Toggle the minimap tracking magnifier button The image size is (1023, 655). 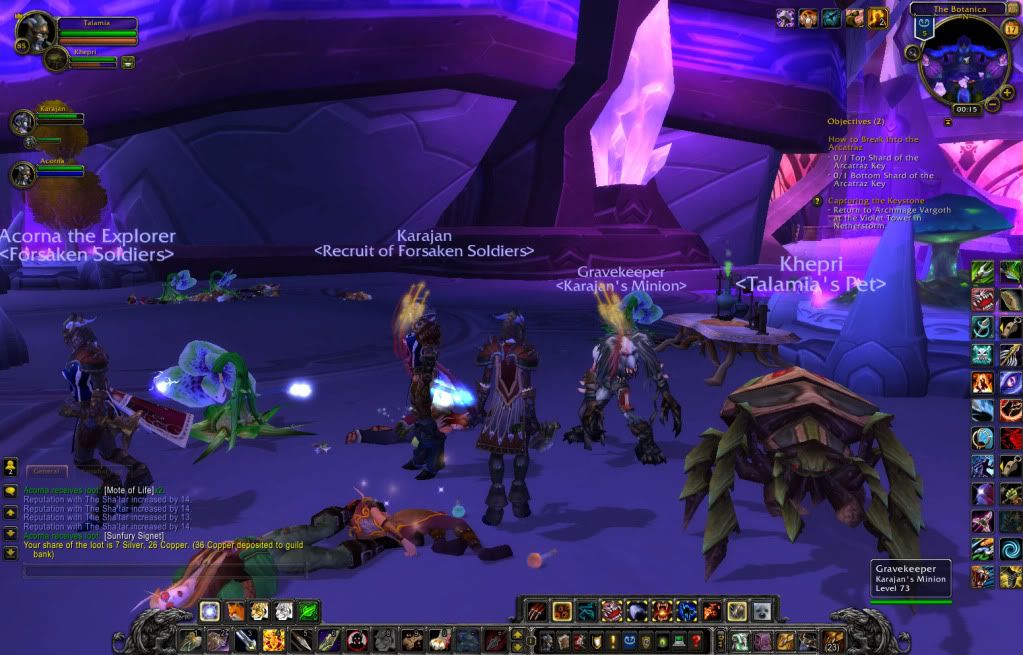click(914, 52)
